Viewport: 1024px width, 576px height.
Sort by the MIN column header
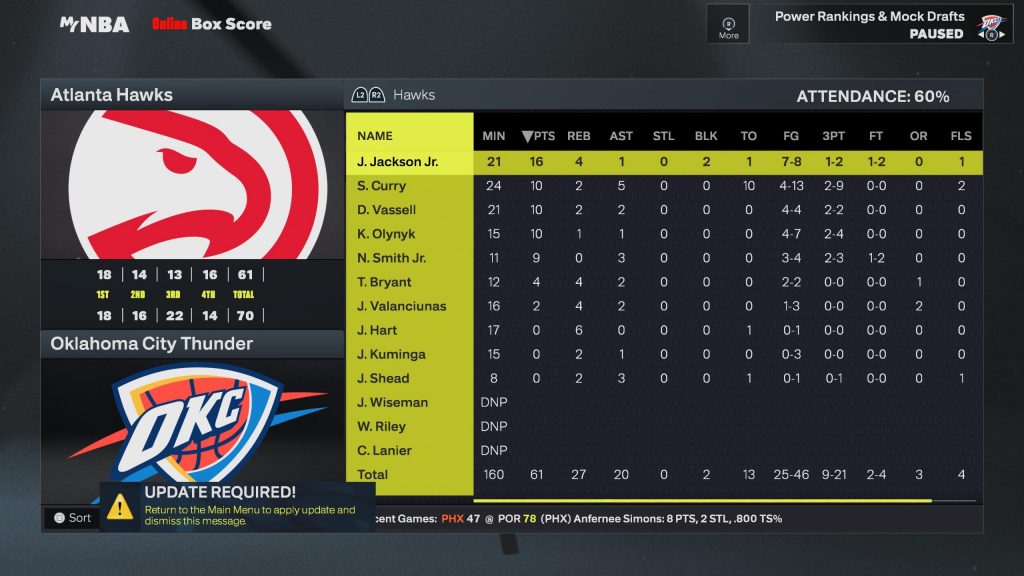click(x=494, y=136)
